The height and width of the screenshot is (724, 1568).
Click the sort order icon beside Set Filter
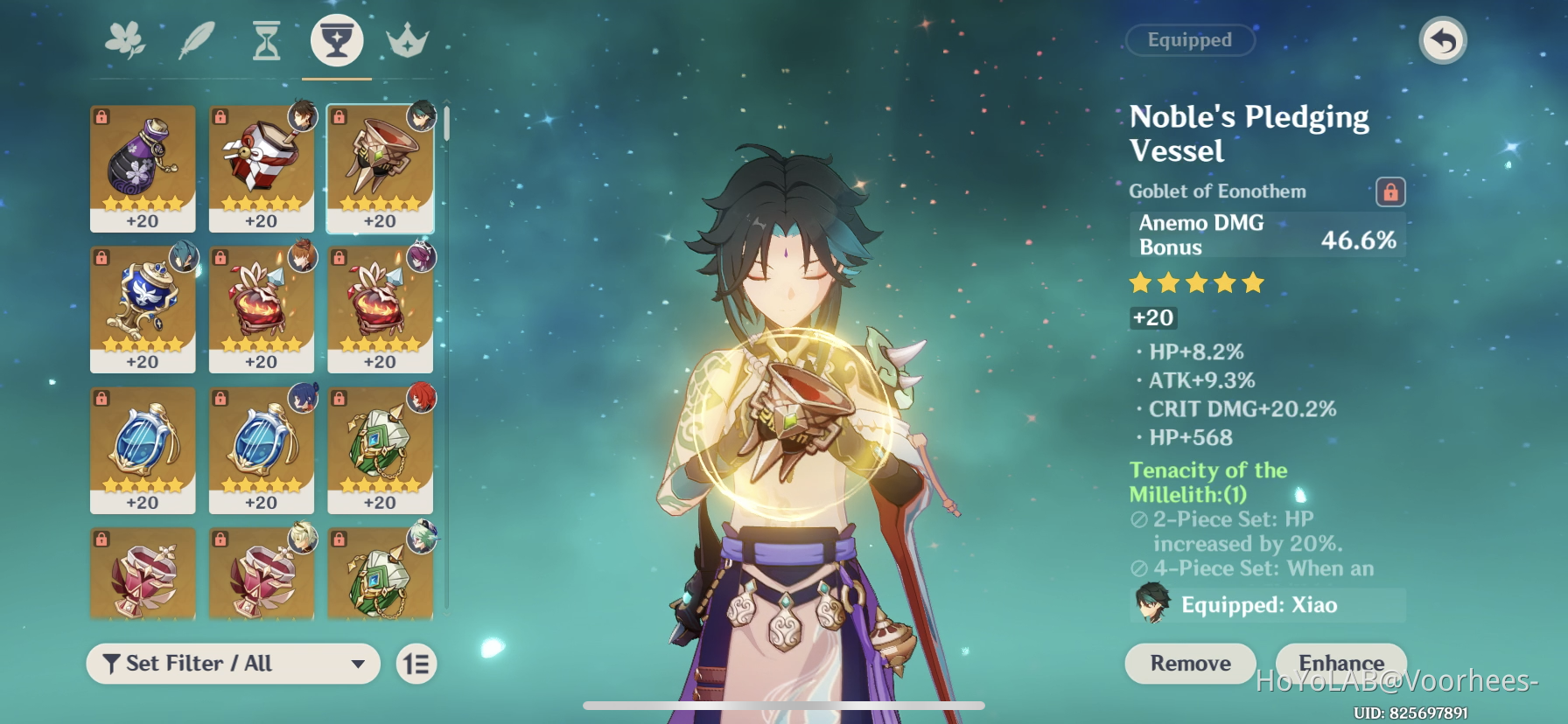click(416, 664)
